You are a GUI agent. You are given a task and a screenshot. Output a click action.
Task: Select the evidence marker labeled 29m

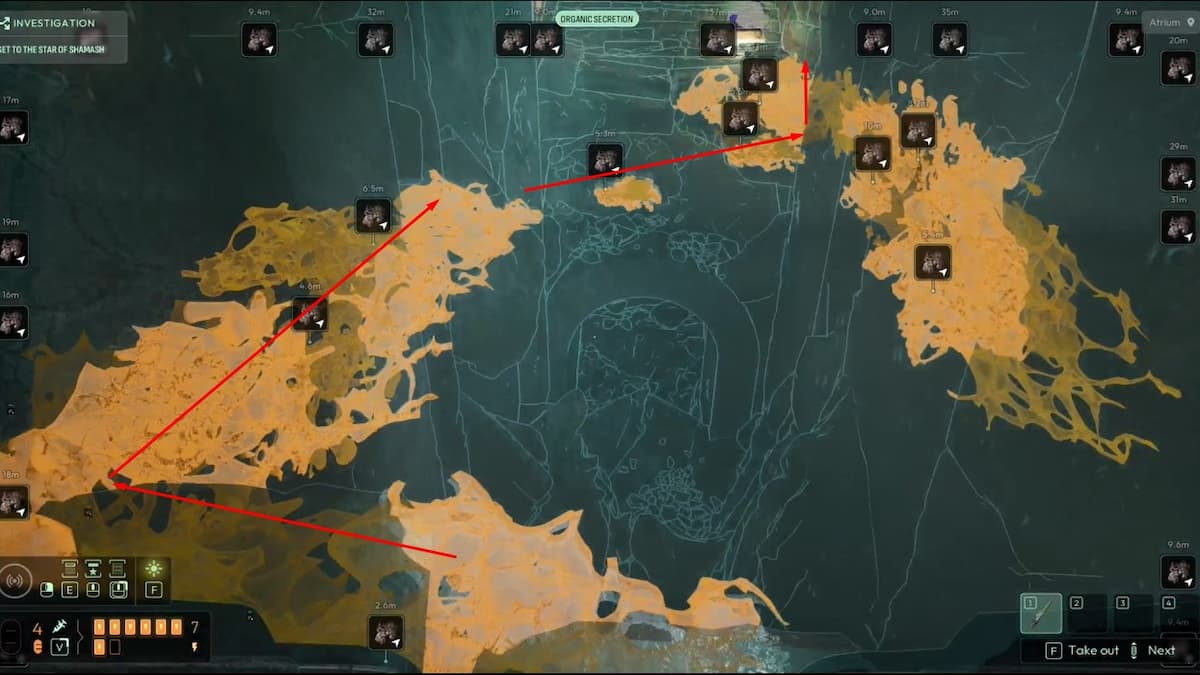[x=1178, y=174]
